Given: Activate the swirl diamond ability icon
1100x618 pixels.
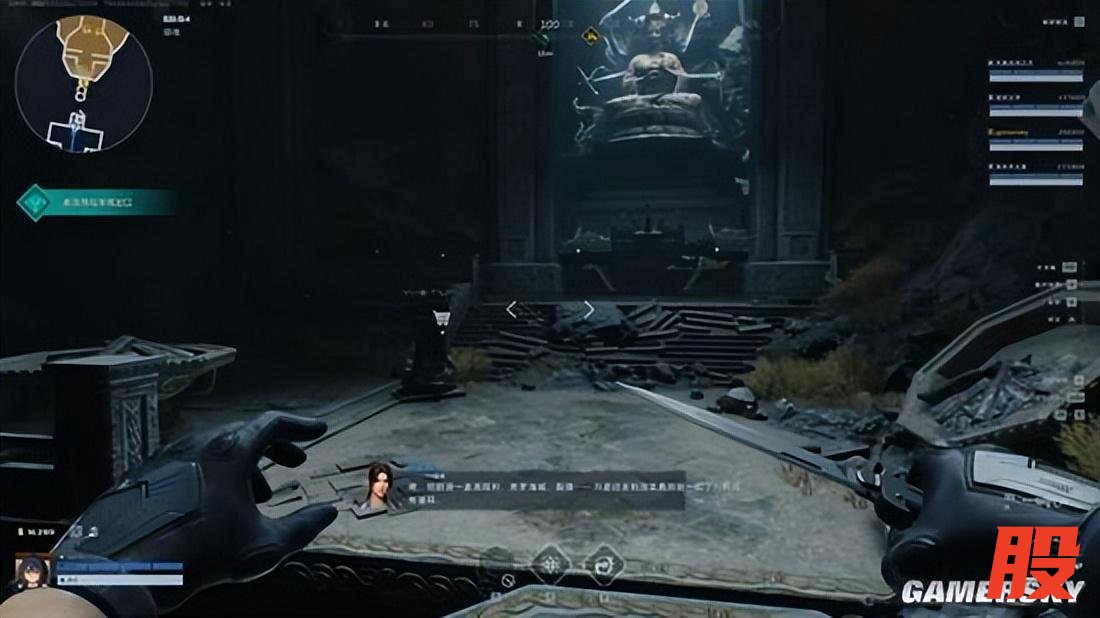Looking at the screenshot, I should click(603, 563).
